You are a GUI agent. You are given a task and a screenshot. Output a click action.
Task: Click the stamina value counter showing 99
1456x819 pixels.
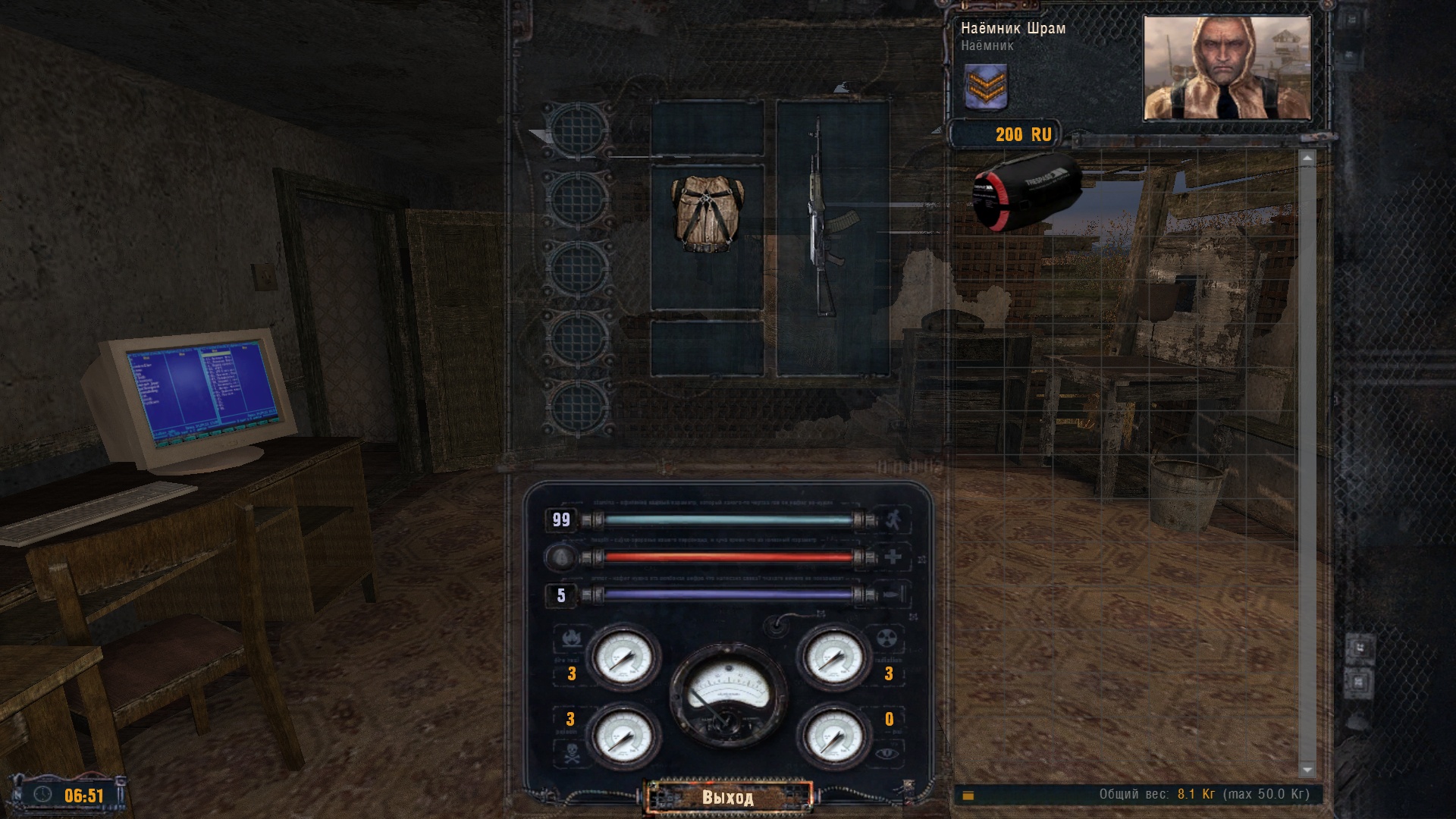[x=560, y=519]
